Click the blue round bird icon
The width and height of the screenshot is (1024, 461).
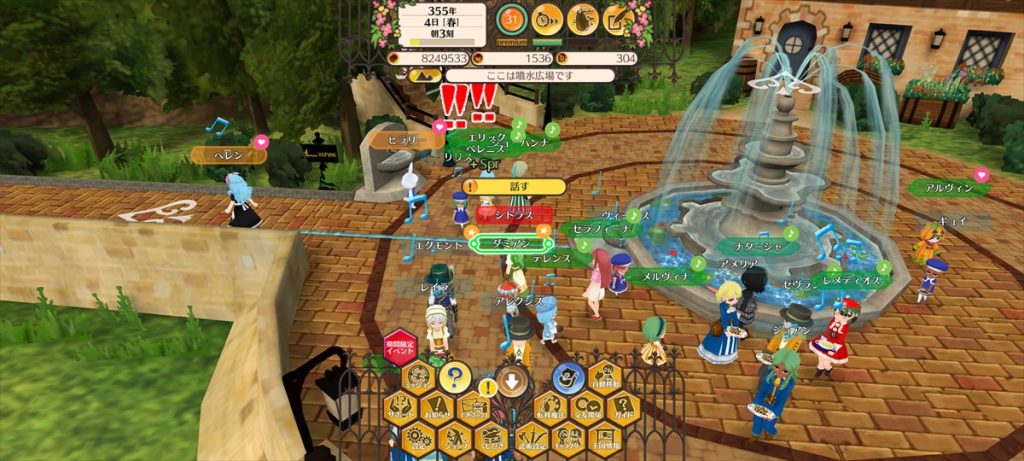(x=568, y=377)
